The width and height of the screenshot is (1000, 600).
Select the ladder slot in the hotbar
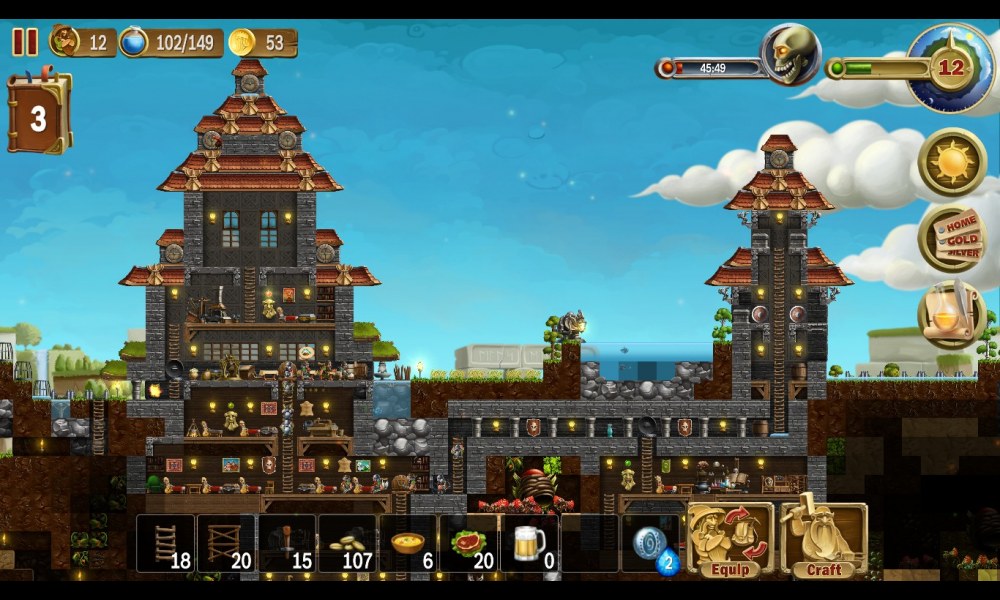click(165, 543)
